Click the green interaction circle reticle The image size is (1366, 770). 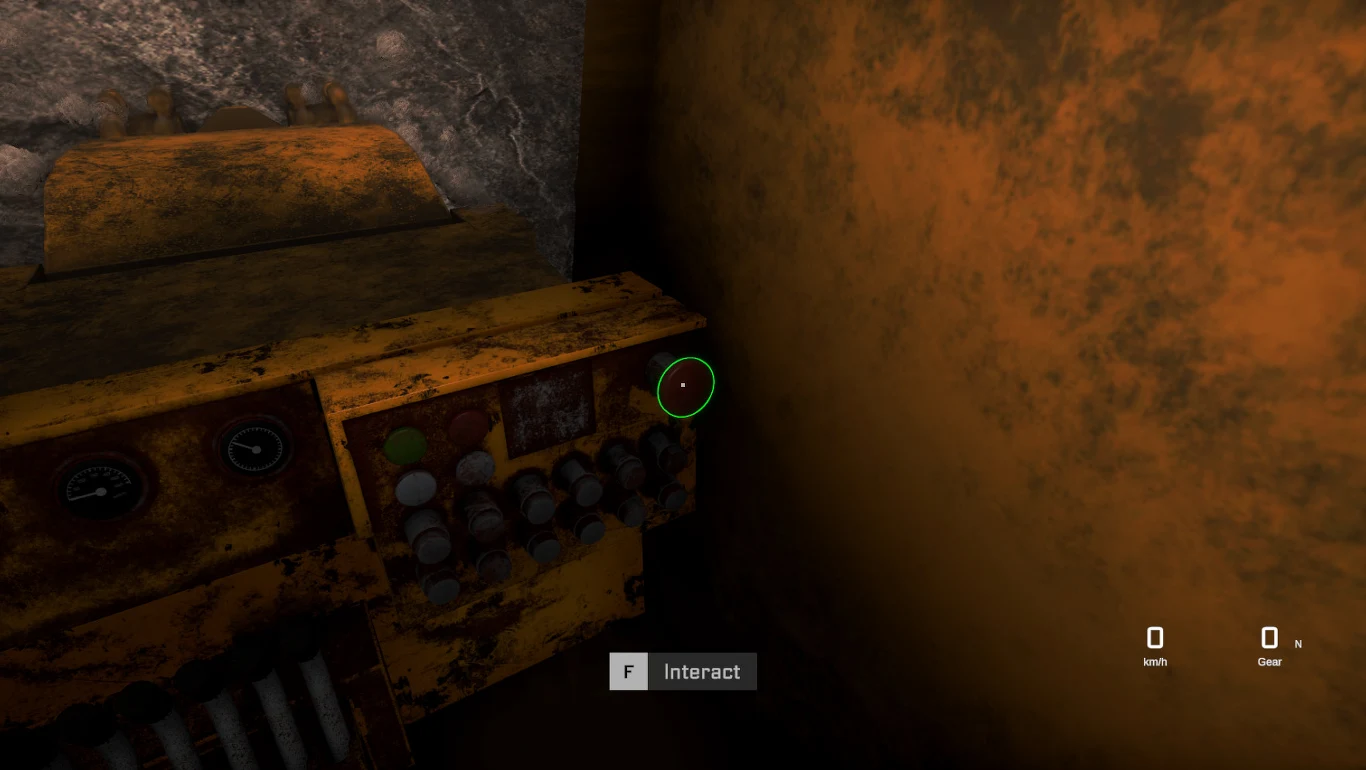[x=685, y=385]
